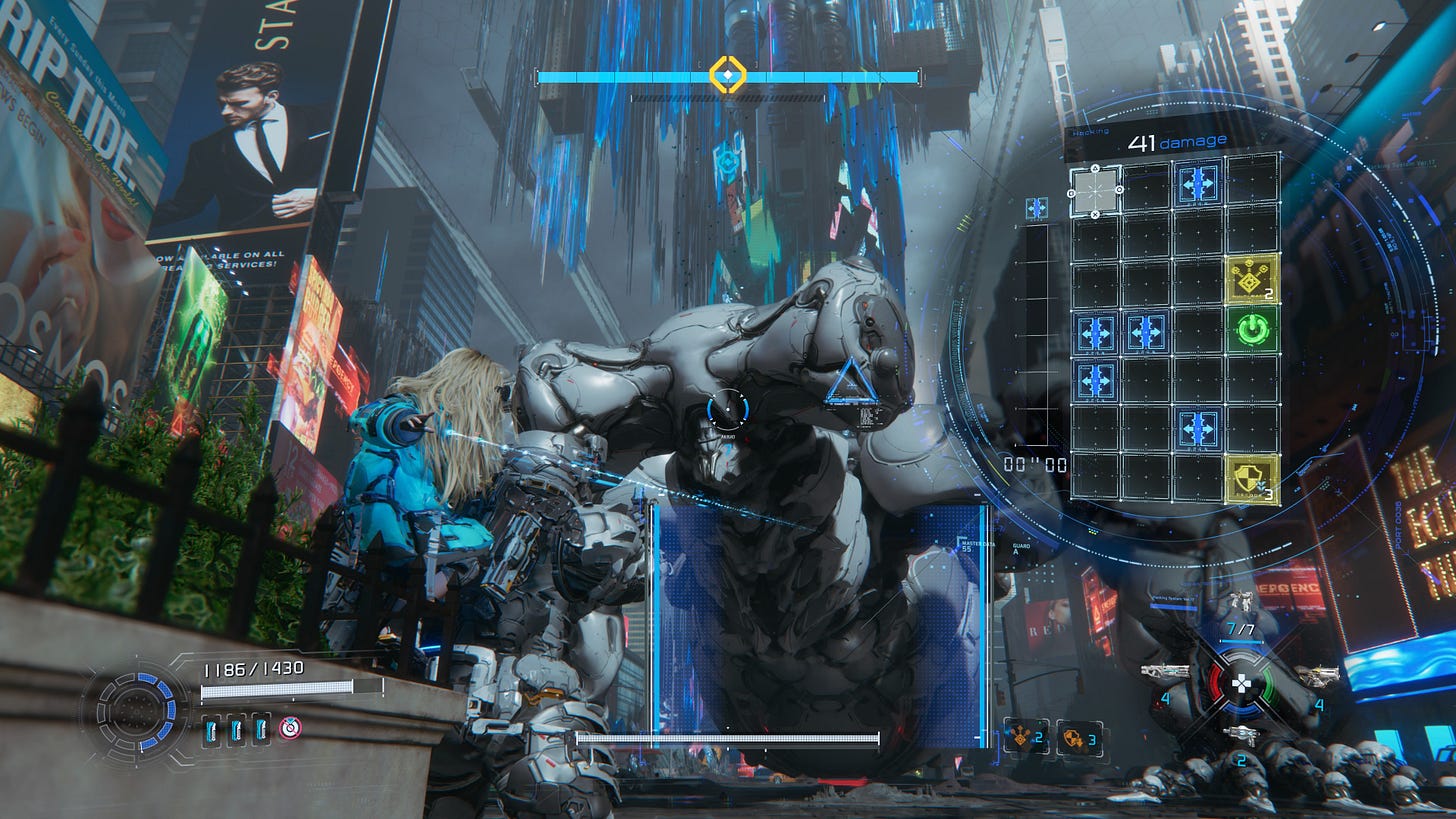
Task: Select the green power node on hacking grid
Action: tap(1253, 329)
